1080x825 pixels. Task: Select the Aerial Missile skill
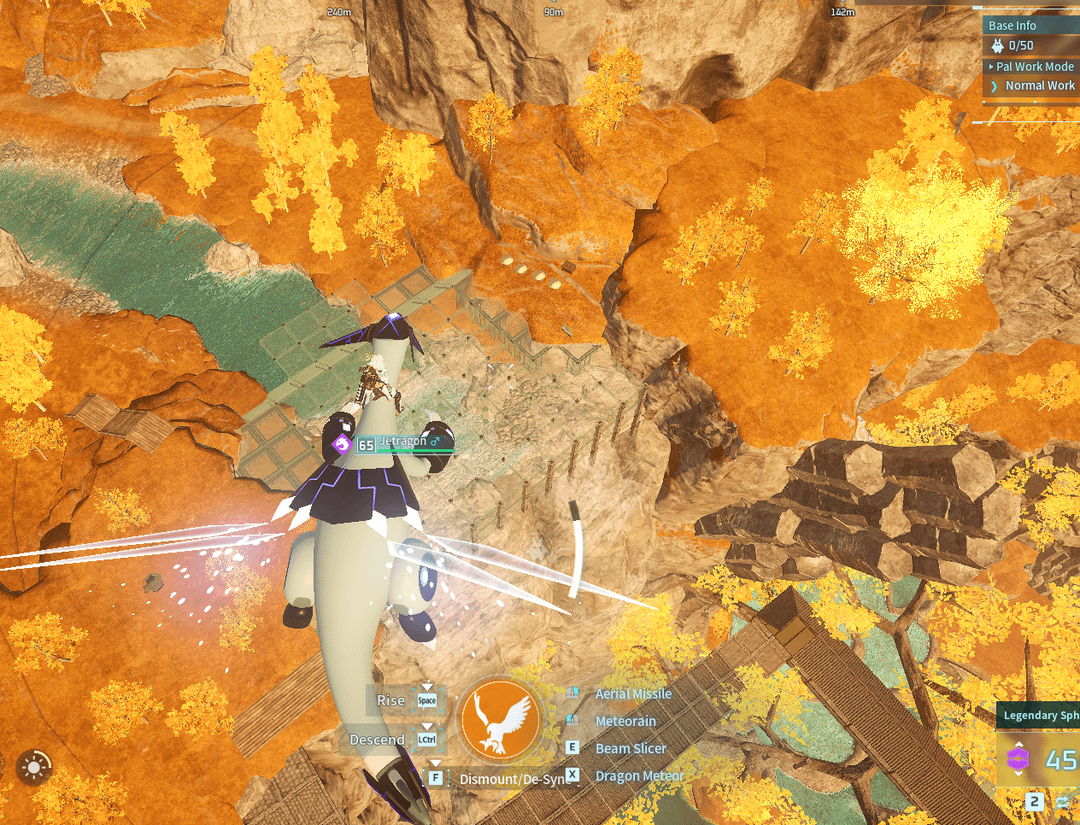click(x=633, y=694)
